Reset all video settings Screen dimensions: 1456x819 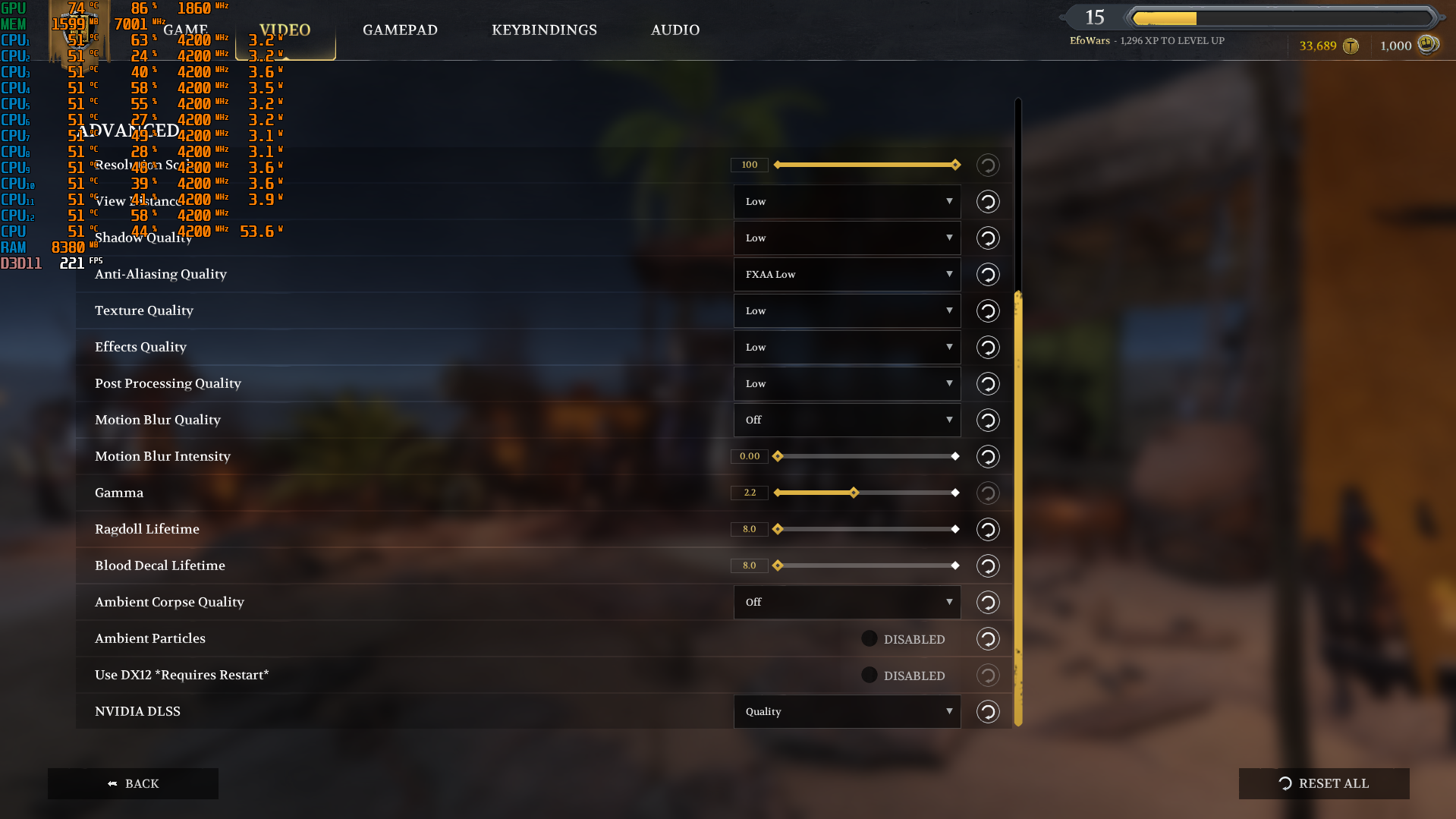pyautogui.click(x=1323, y=784)
